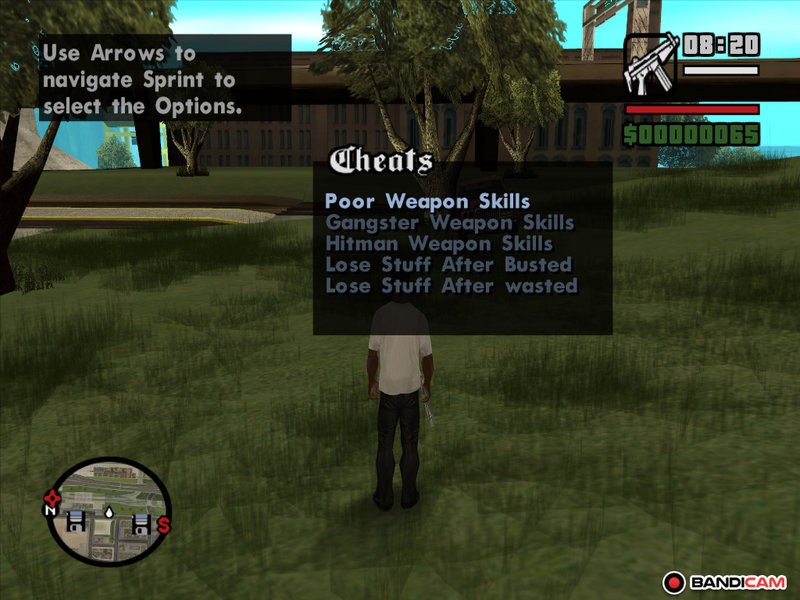Activate Hitman Weapon Skills cheat
Viewport: 800px width, 600px height.
click(439, 243)
